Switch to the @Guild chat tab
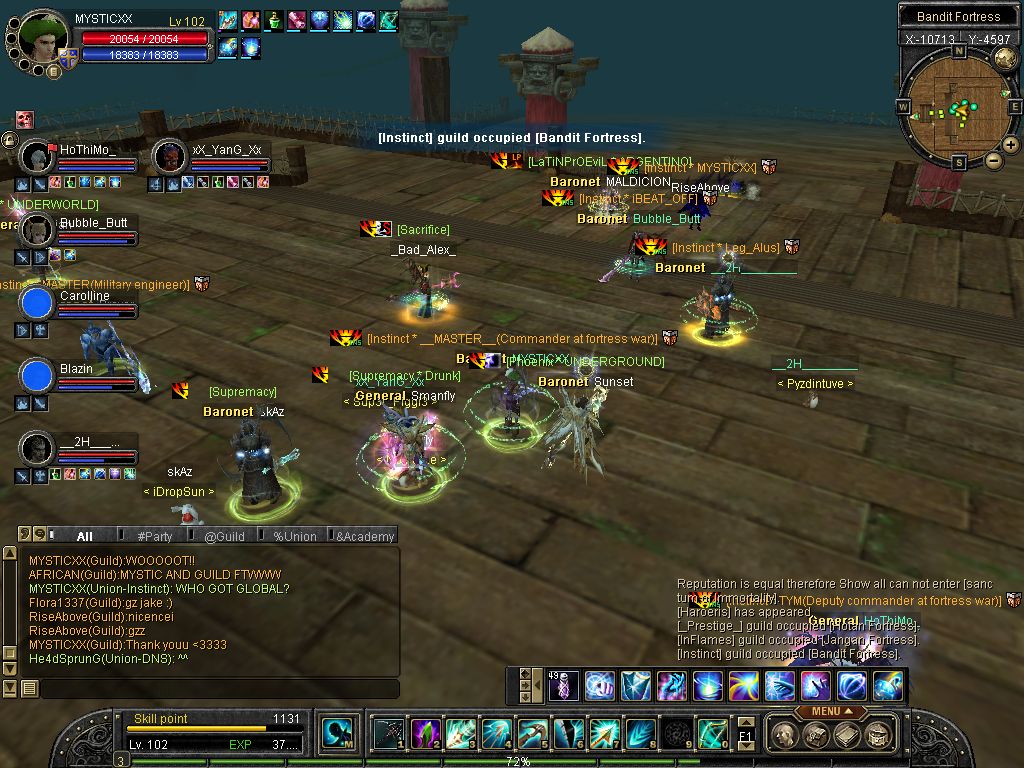The width and height of the screenshot is (1024, 768). click(x=224, y=536)
